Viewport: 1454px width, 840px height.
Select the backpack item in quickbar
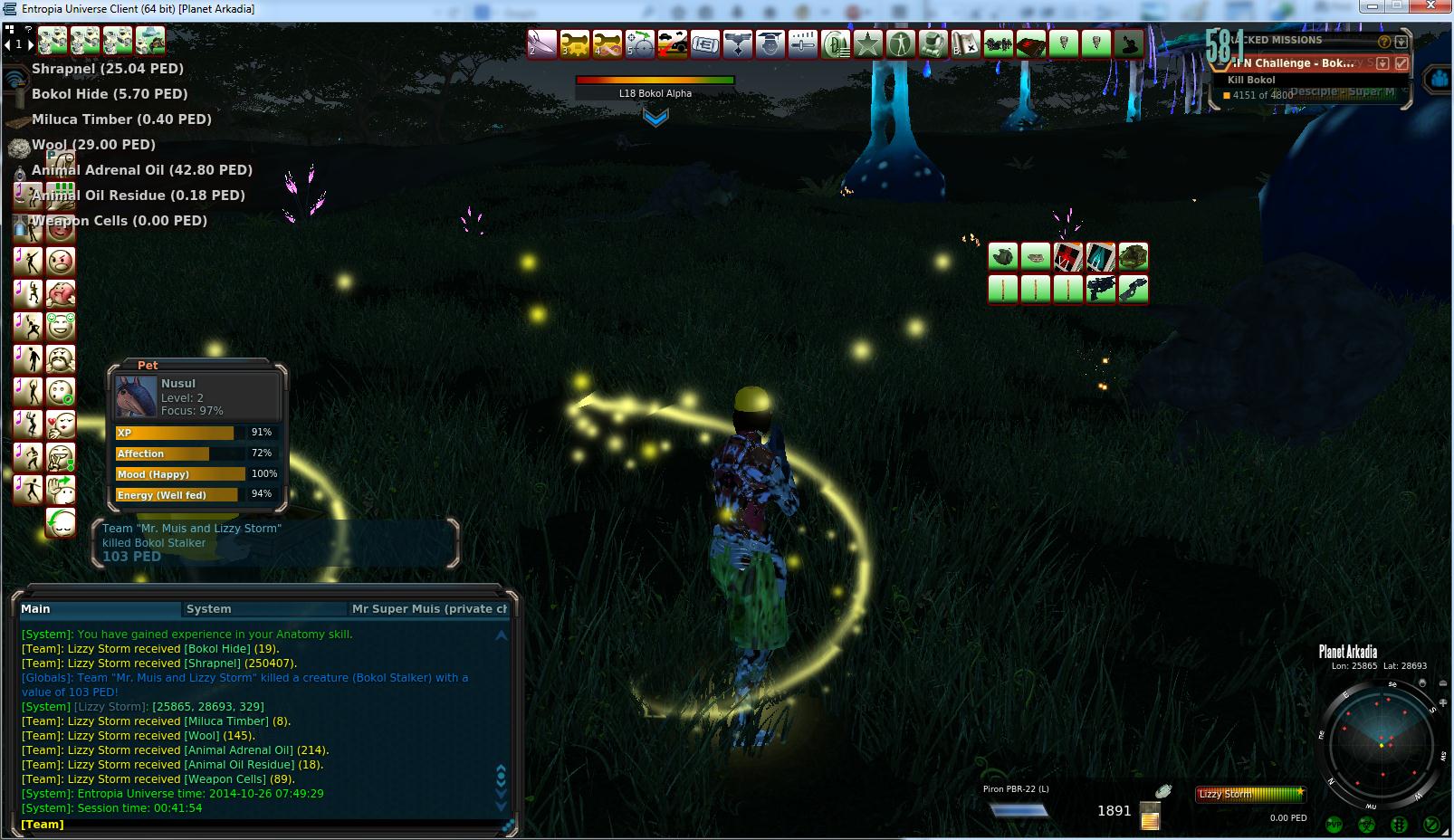[1134, 257]
